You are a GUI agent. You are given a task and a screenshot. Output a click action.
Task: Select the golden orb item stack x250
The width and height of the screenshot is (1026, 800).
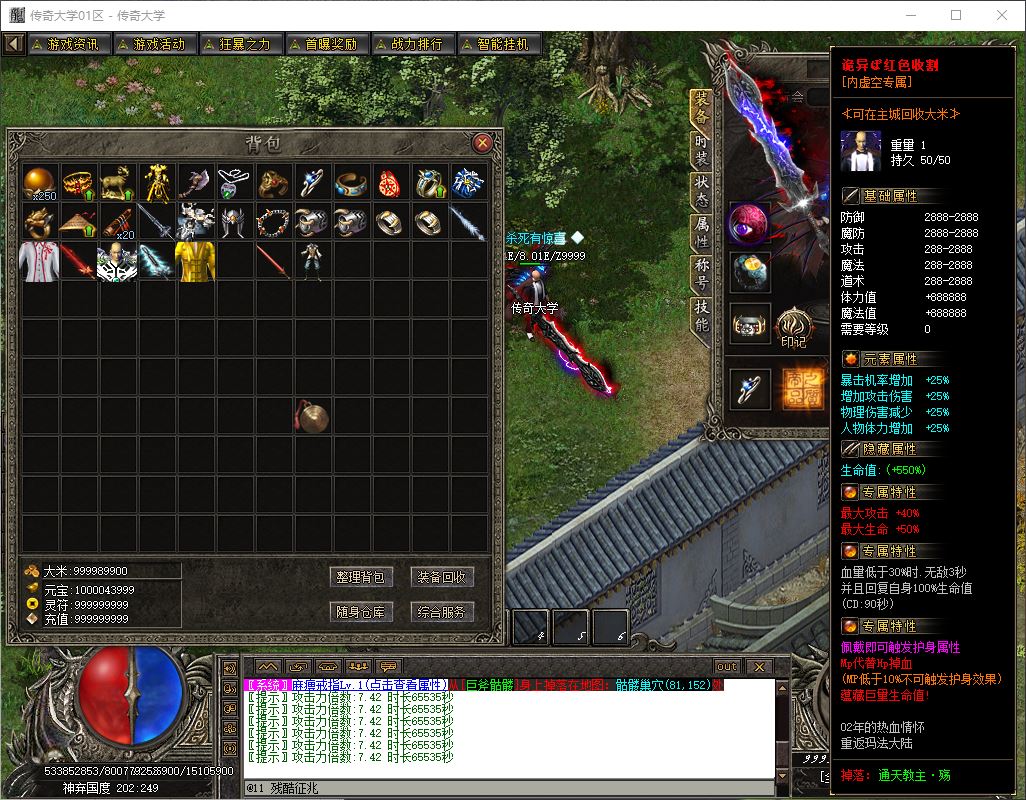(41, 182)
